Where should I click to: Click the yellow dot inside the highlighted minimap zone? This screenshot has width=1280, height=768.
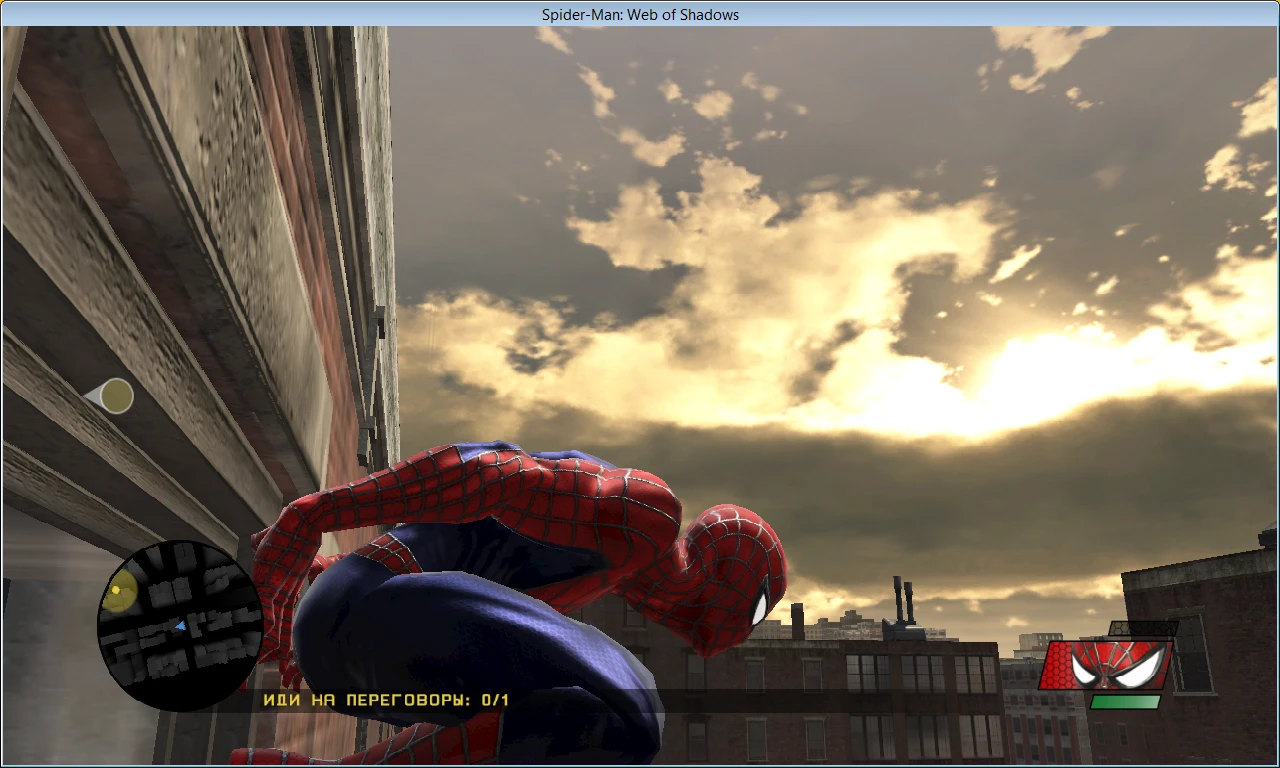click(x=117, y=591)
